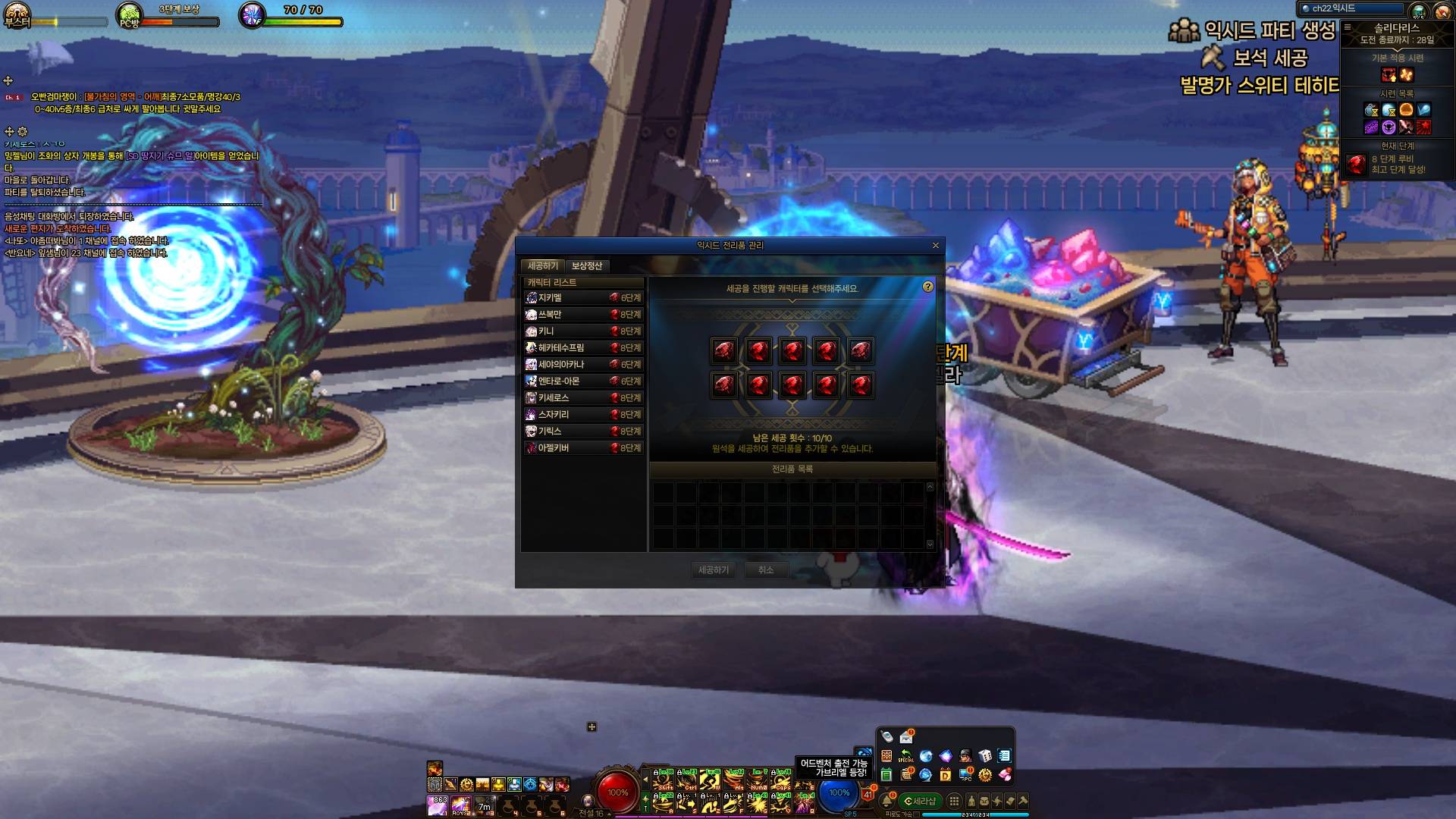Cancel with the 취소 button
The height and width of the screenshot is (819, 1456).
(x=766, y=570)
